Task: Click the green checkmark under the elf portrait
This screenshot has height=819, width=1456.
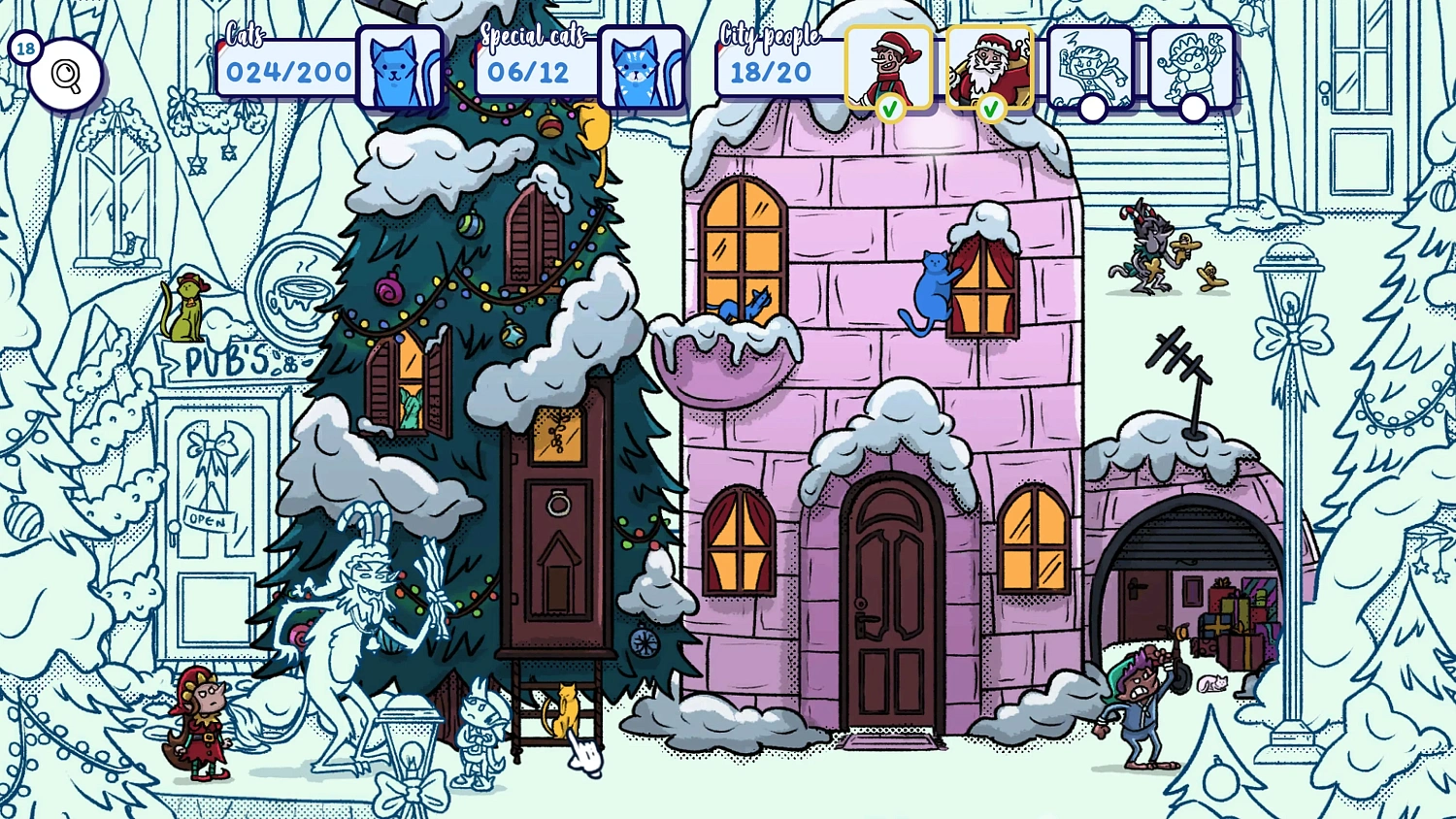Action: click(891, 107)
